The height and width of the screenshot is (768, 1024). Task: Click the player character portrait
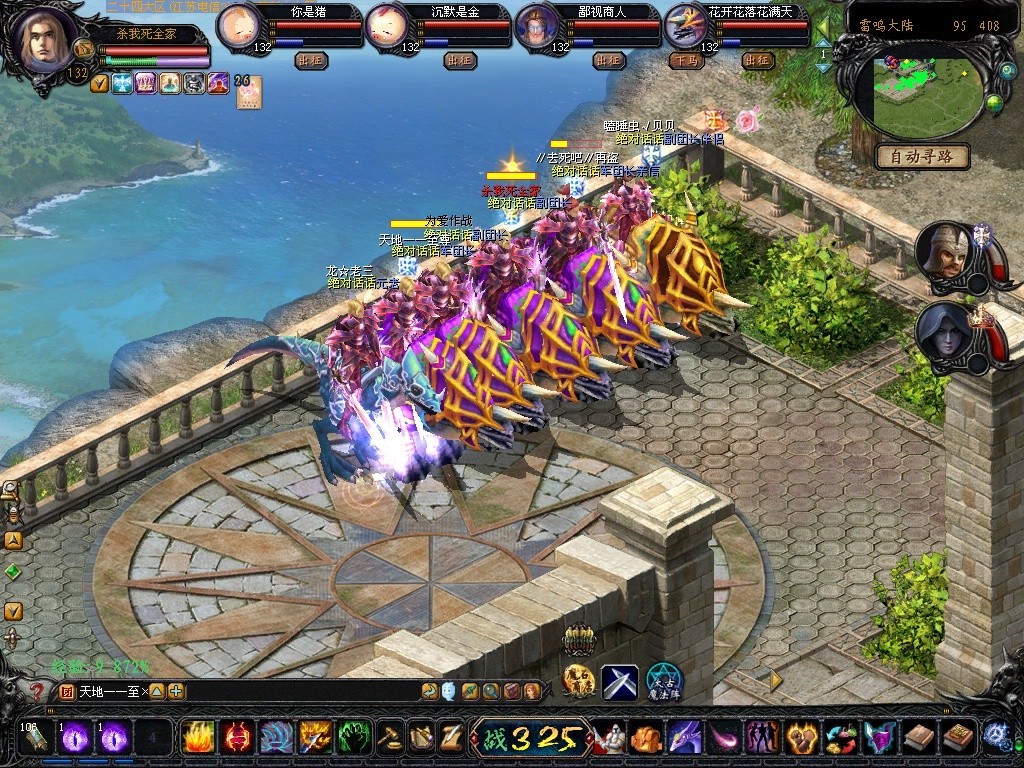point(44,40)
